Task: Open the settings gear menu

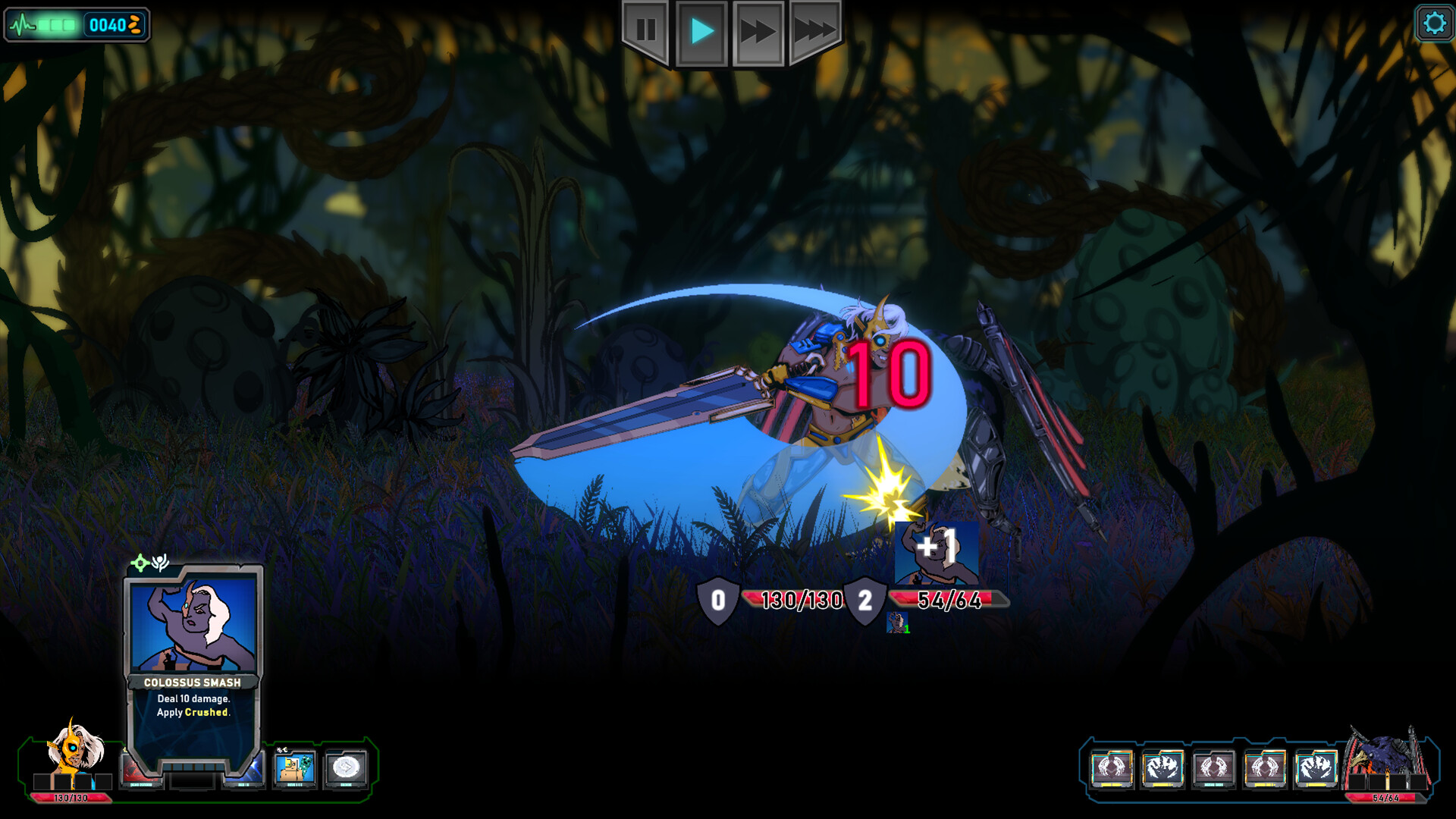Action: click(x=1434, y=24)
